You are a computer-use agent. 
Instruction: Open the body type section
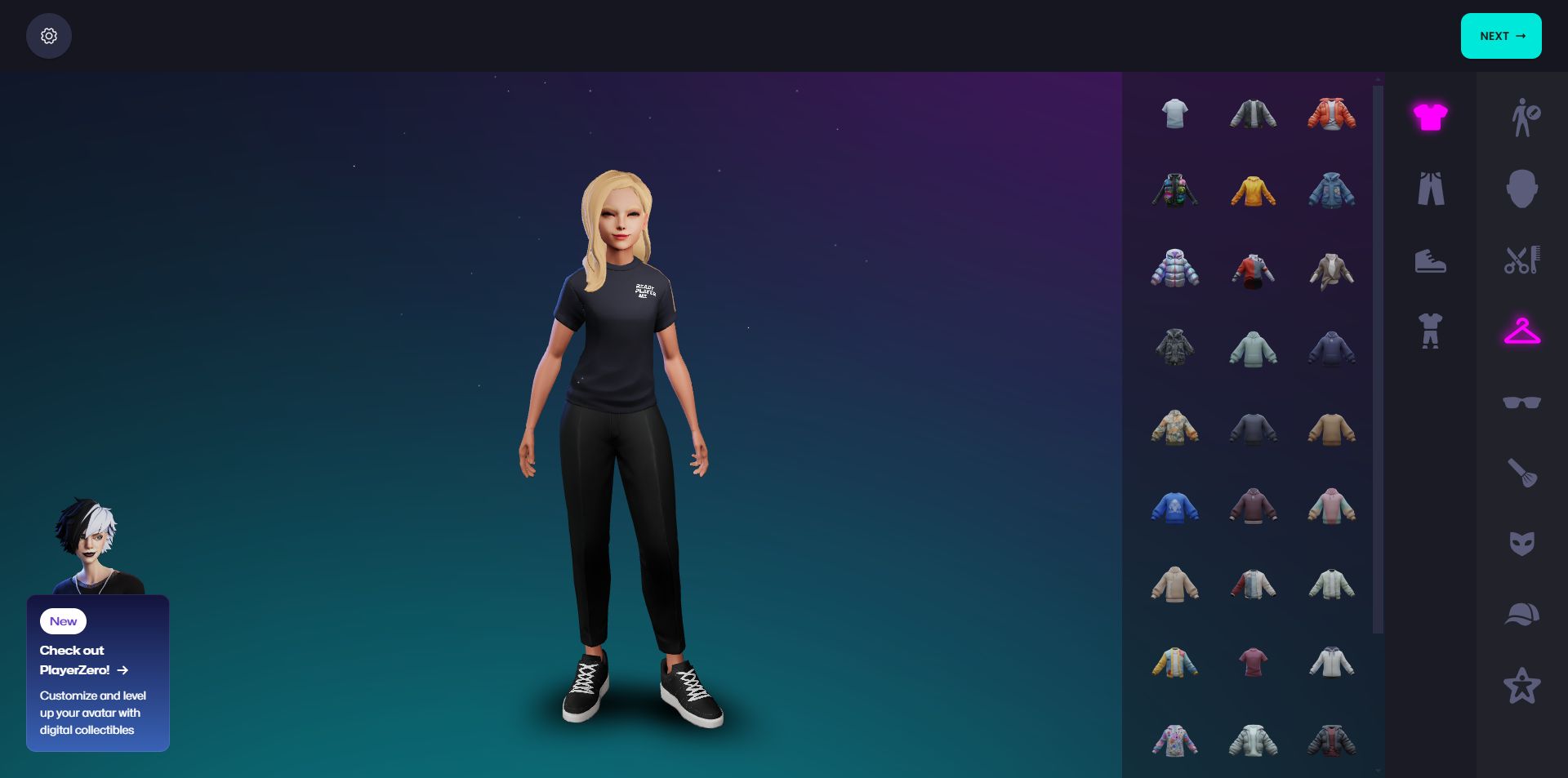click(x=1522, y=118)
